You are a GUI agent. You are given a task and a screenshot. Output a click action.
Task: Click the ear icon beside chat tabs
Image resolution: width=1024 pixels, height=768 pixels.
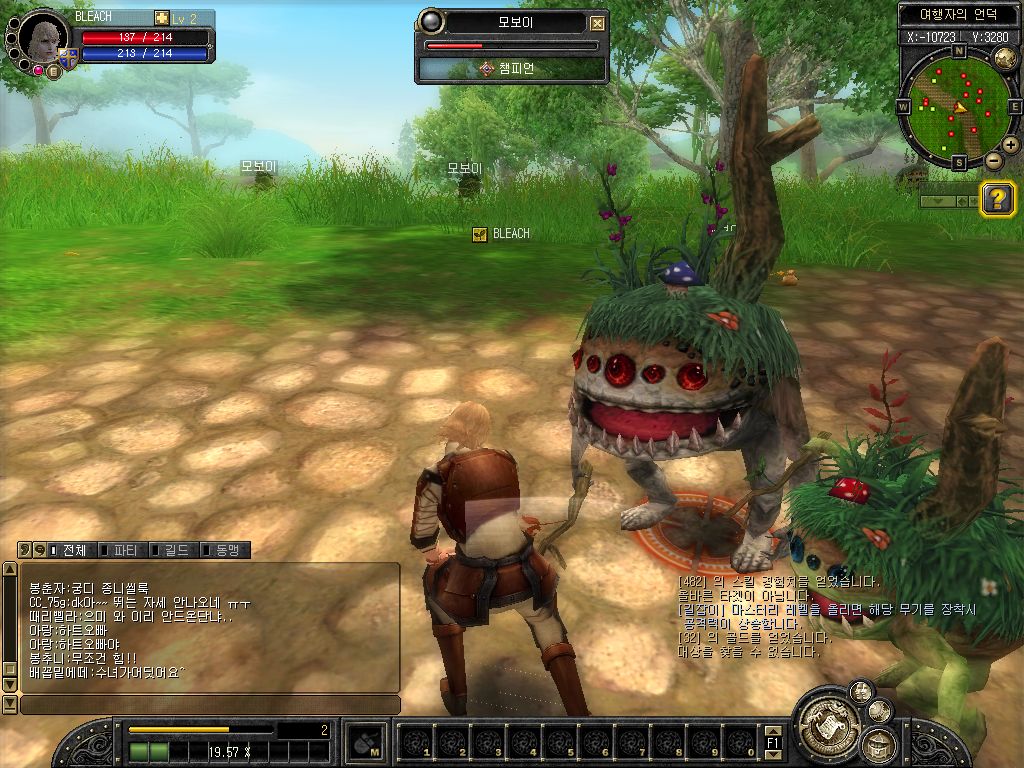click(25, 550)
